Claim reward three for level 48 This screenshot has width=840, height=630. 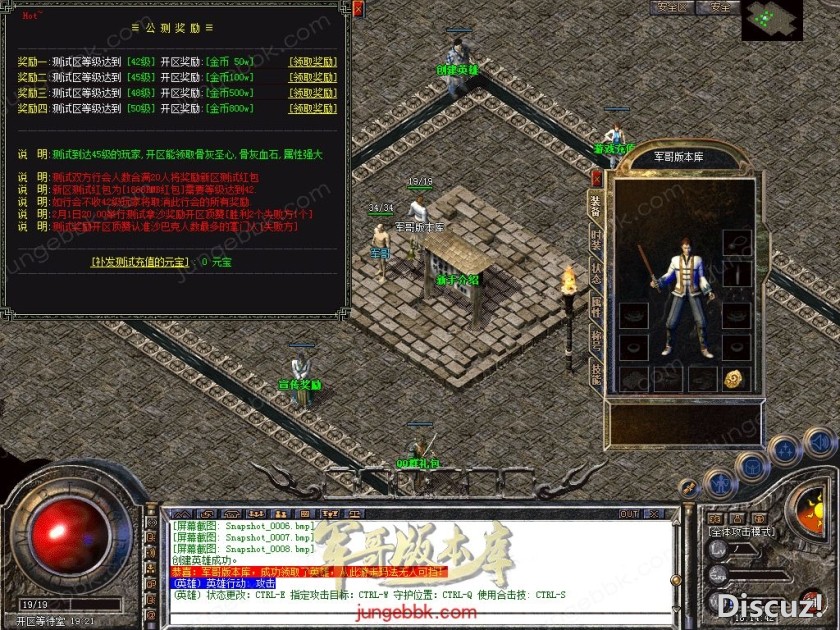[312, 93]
